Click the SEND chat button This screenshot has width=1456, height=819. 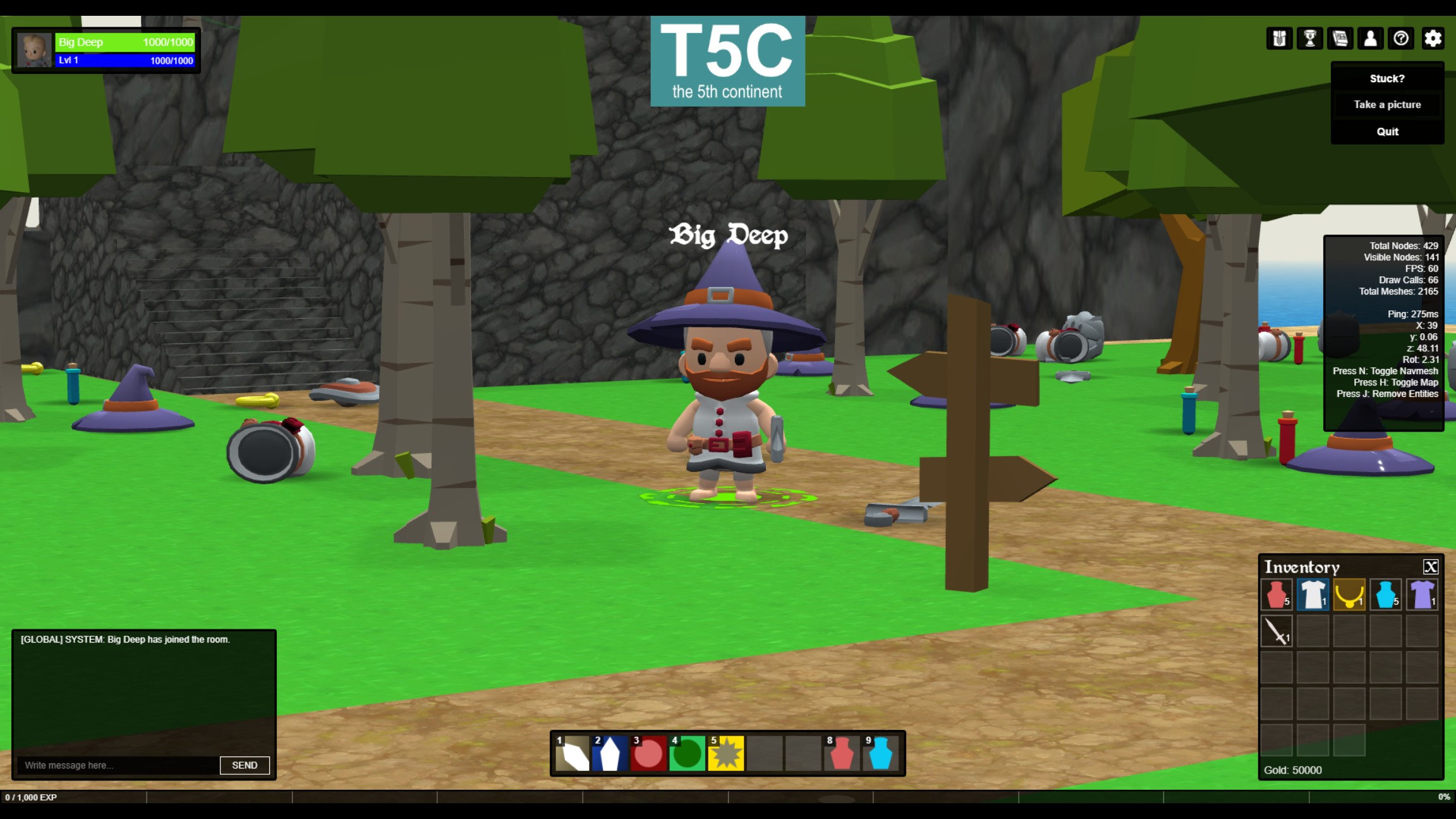245,765
